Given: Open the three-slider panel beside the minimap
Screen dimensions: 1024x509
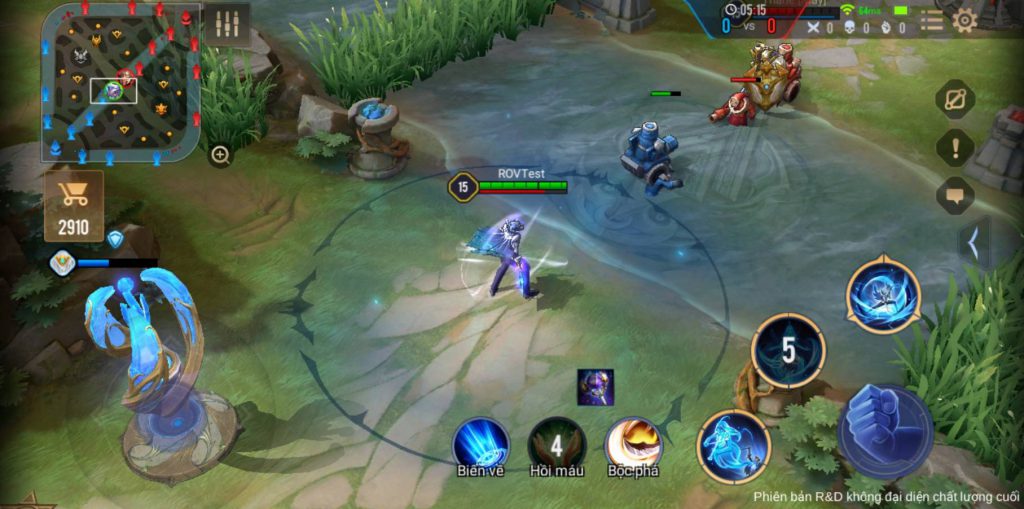Looking at the screenshot, I should (x=226, y=24).
